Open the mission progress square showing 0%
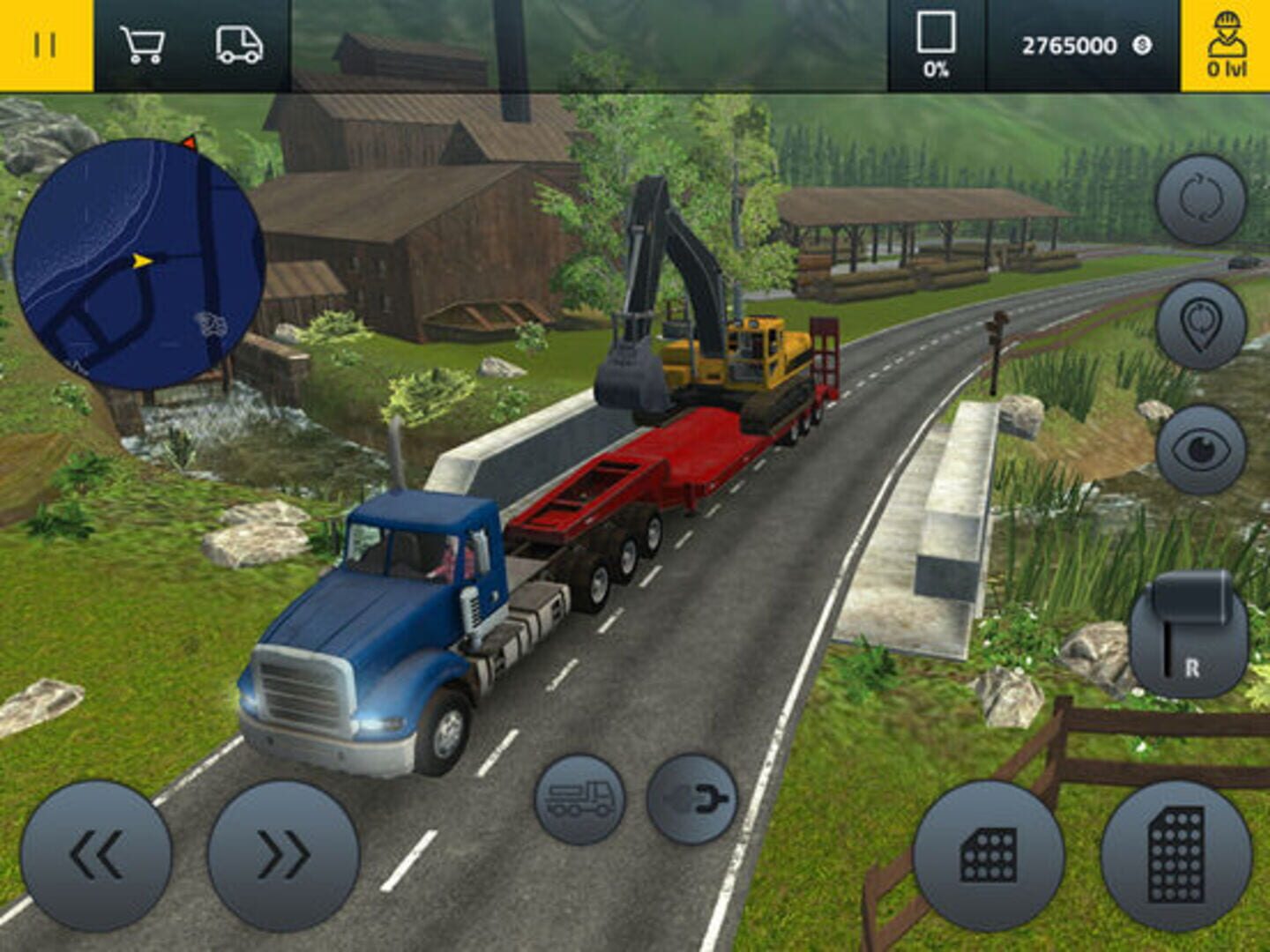 936,45
